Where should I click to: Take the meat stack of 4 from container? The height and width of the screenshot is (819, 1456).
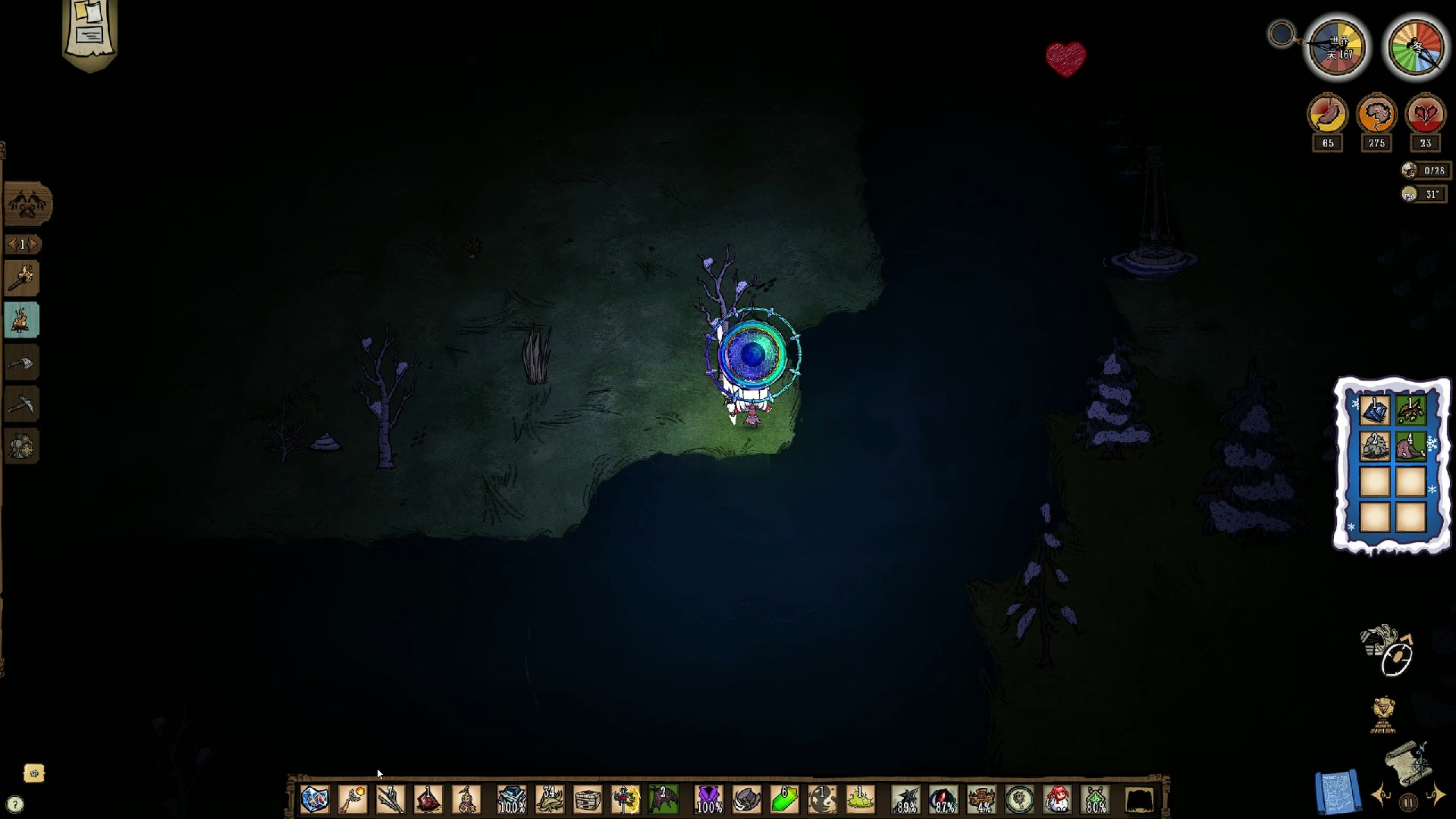click(x=1410, y=447)
